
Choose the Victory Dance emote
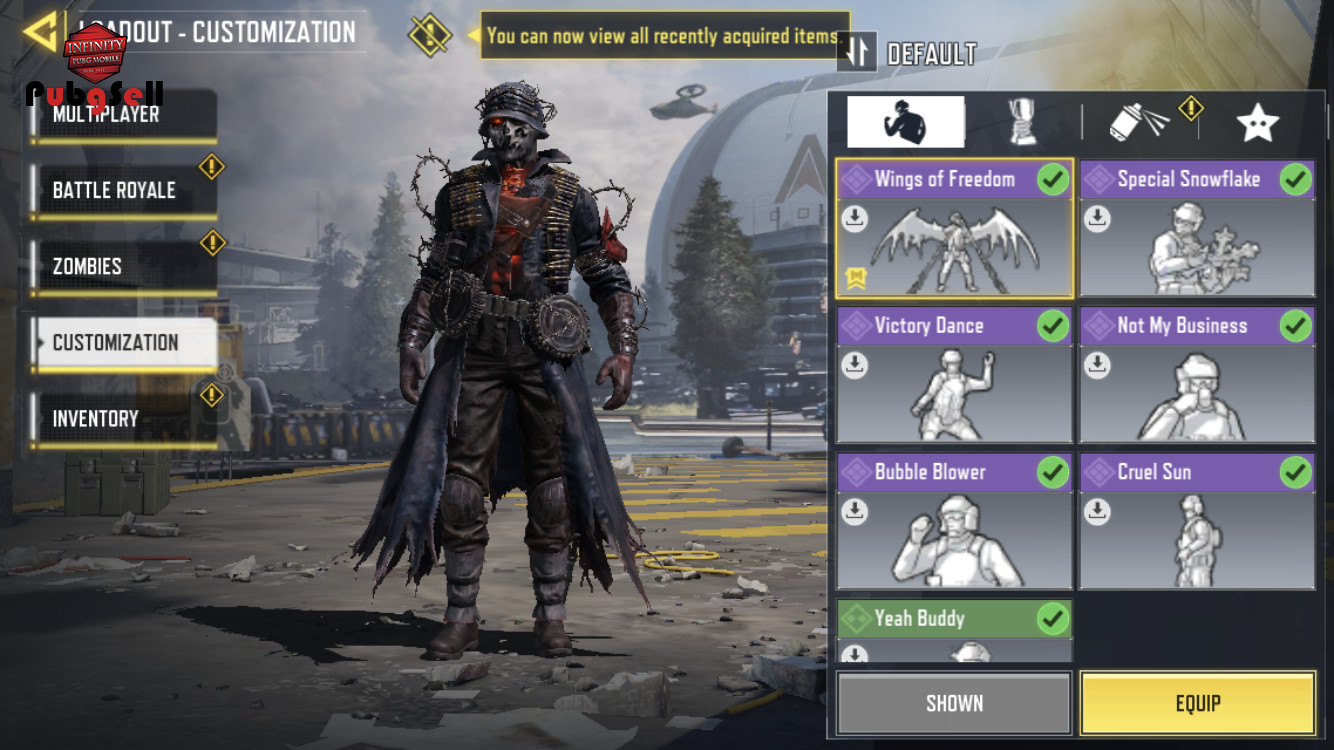point(954,375)
